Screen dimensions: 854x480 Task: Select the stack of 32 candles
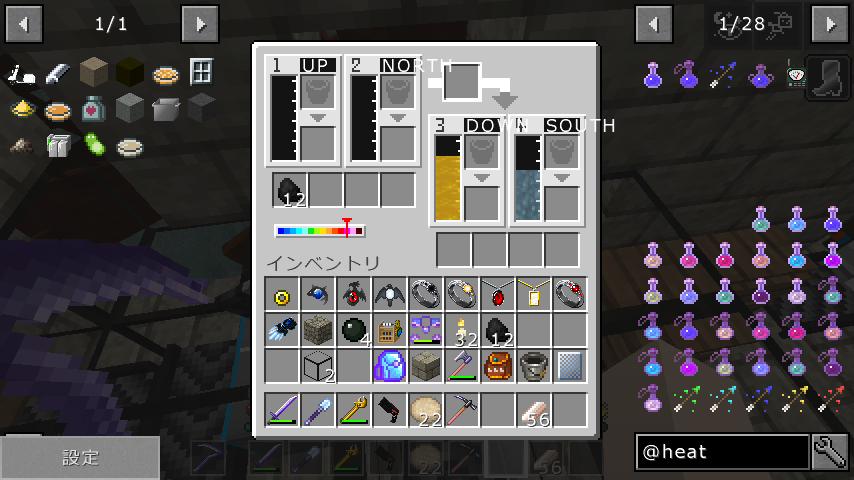(462, 330)
